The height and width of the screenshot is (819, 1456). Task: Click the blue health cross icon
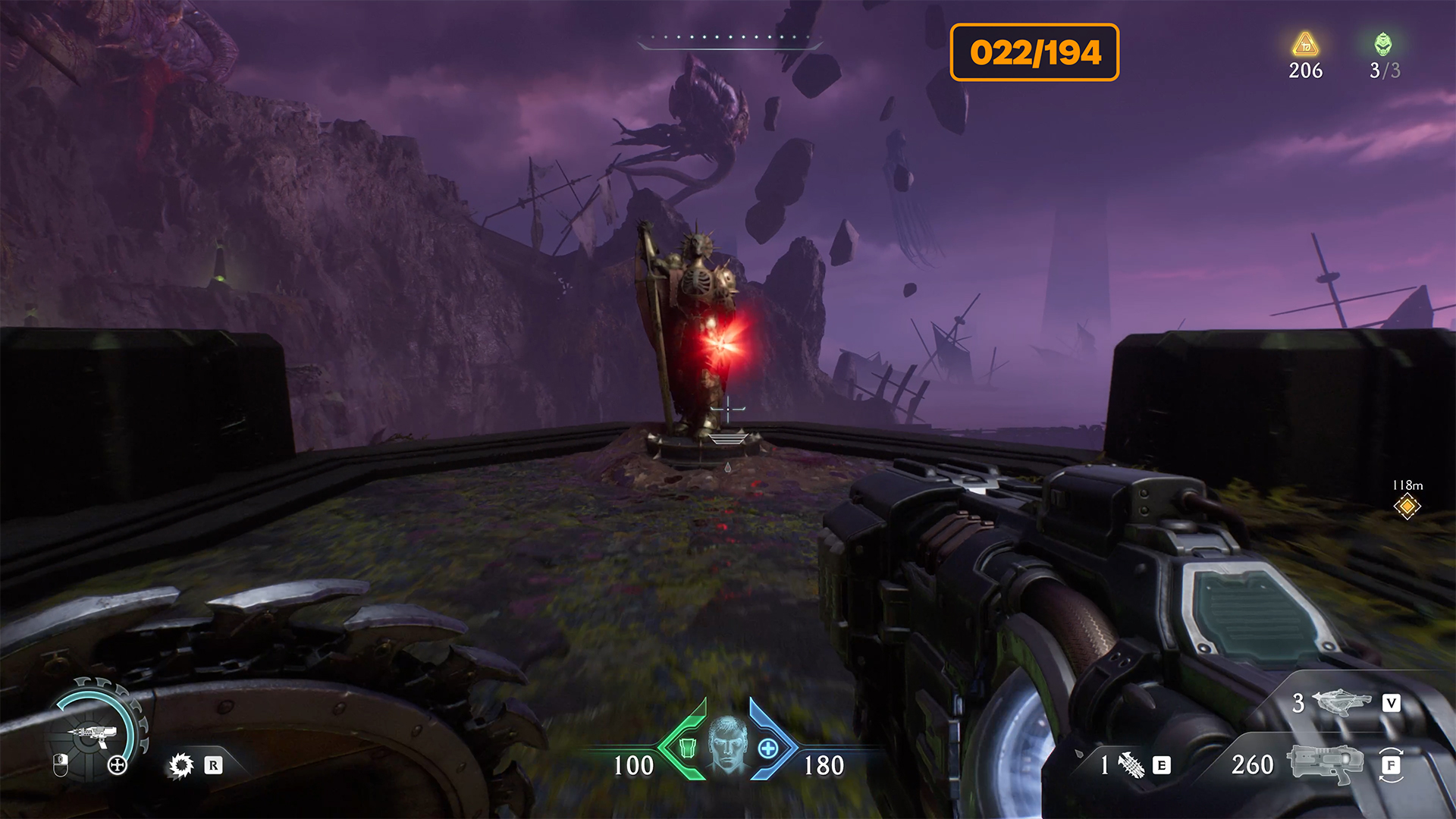768,748
